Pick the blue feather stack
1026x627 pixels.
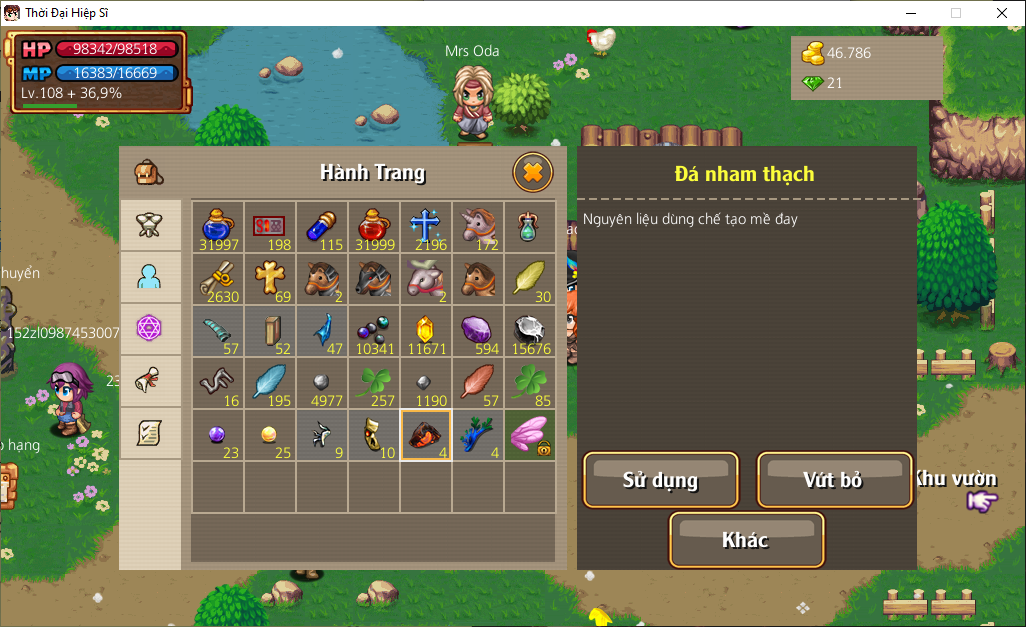(270, 383)
